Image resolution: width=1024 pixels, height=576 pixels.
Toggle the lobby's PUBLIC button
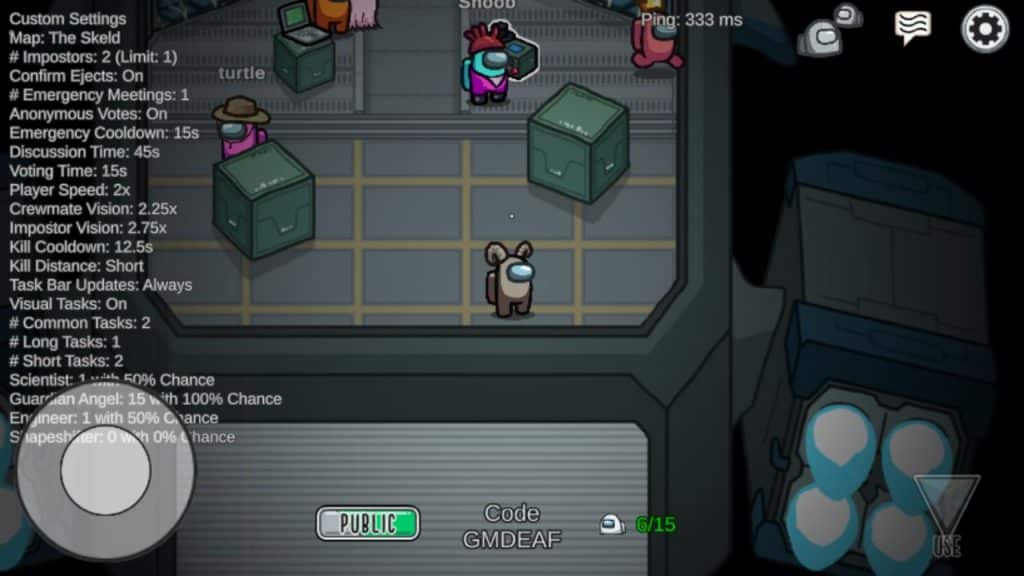[x=368, y=523]
